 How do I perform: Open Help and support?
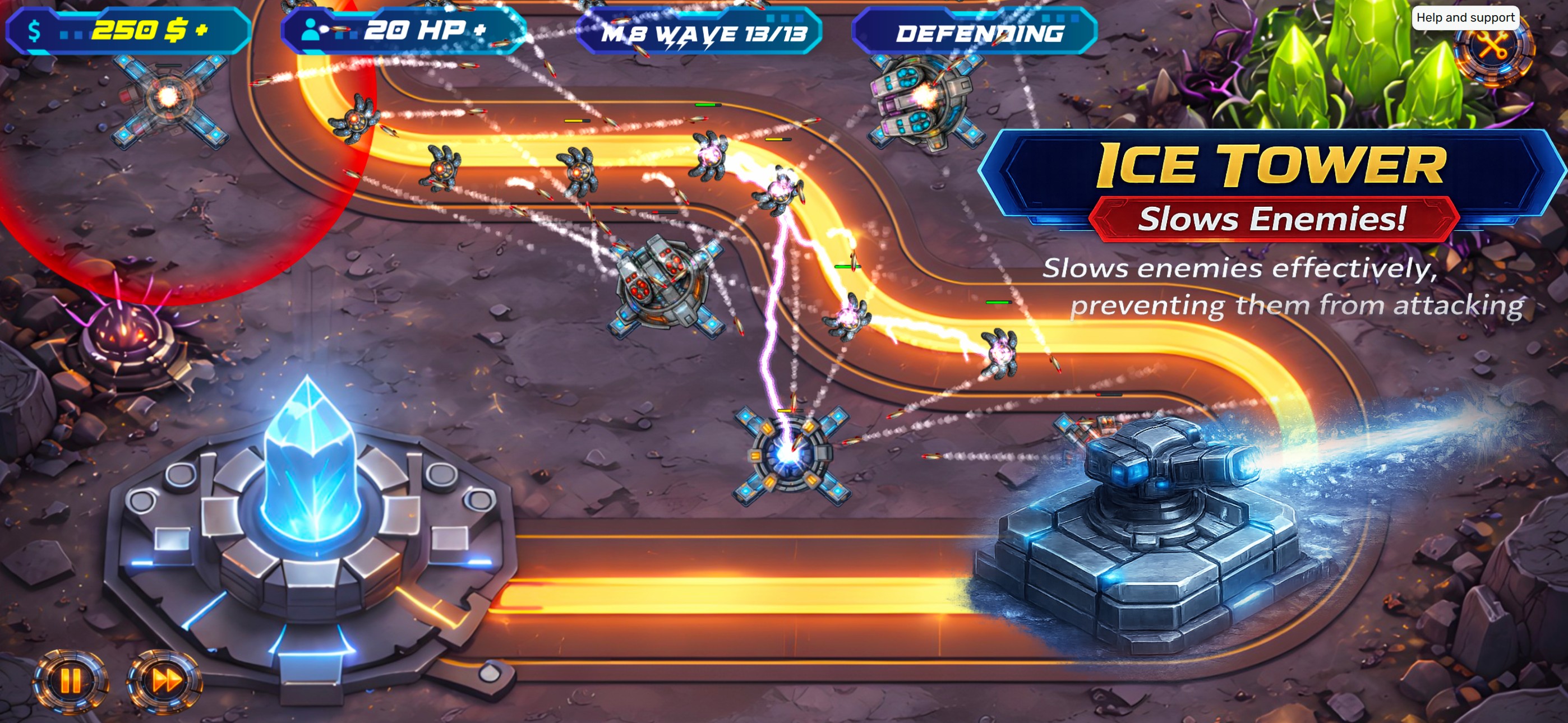(1464, 17)
